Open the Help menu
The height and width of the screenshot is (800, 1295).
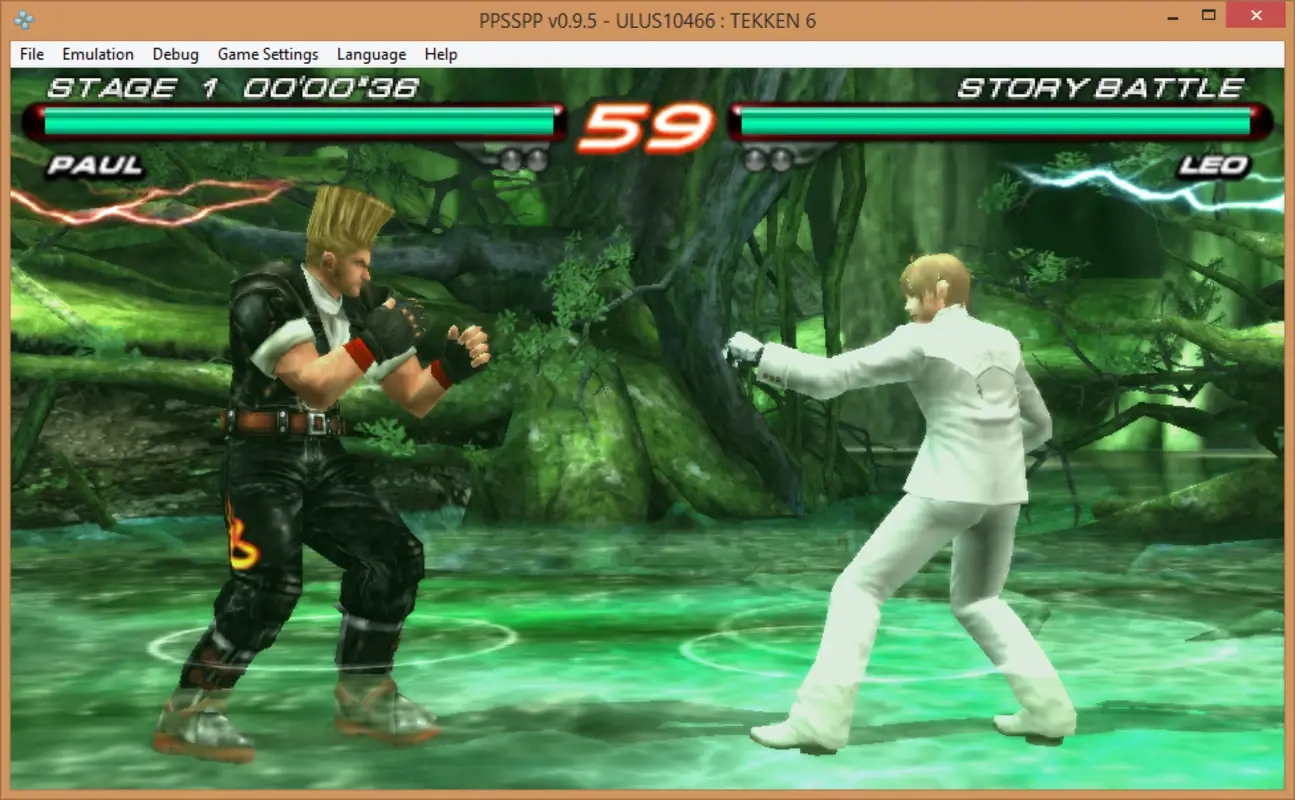439,54
